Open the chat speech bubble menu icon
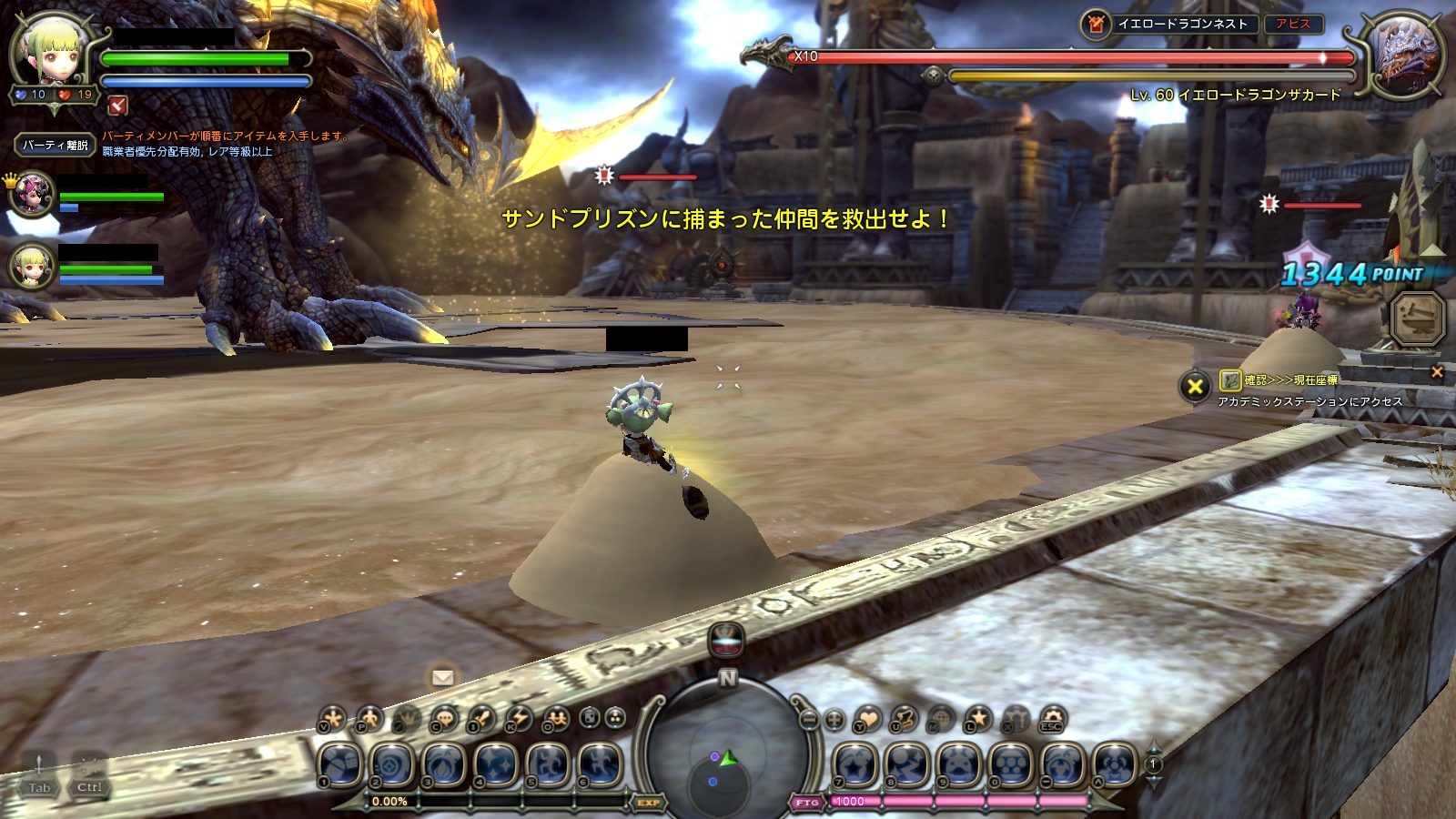The height and width of the screenshot is (819, 1456). (x=444, y=719)
